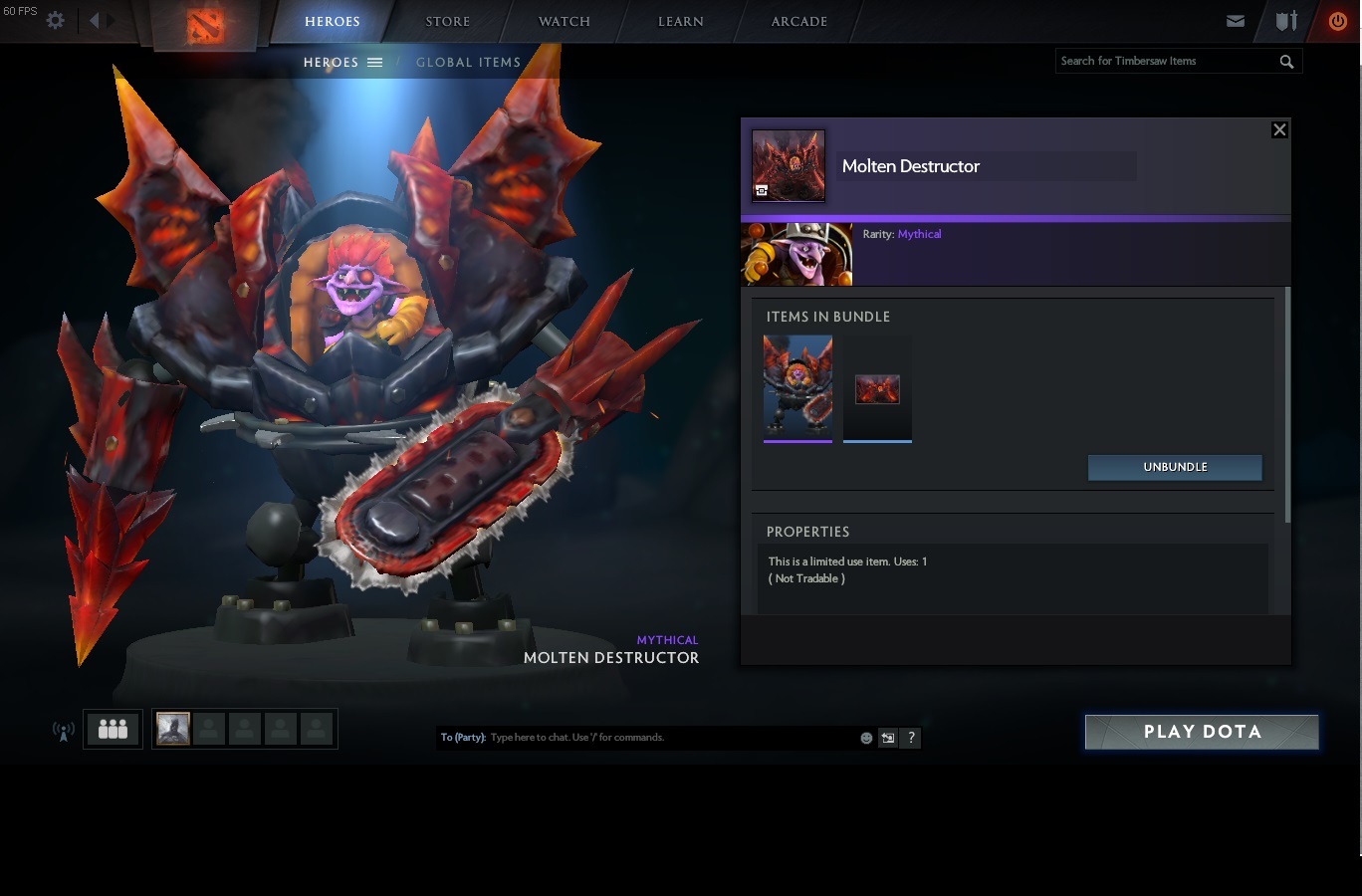Unbundle the Molten Destructor set
The image size is (1362, 896).
point(1175,467)
